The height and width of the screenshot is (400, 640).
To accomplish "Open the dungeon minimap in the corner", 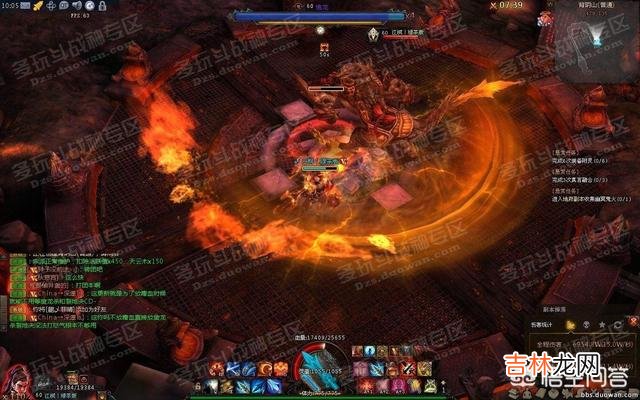I will 591,34.
